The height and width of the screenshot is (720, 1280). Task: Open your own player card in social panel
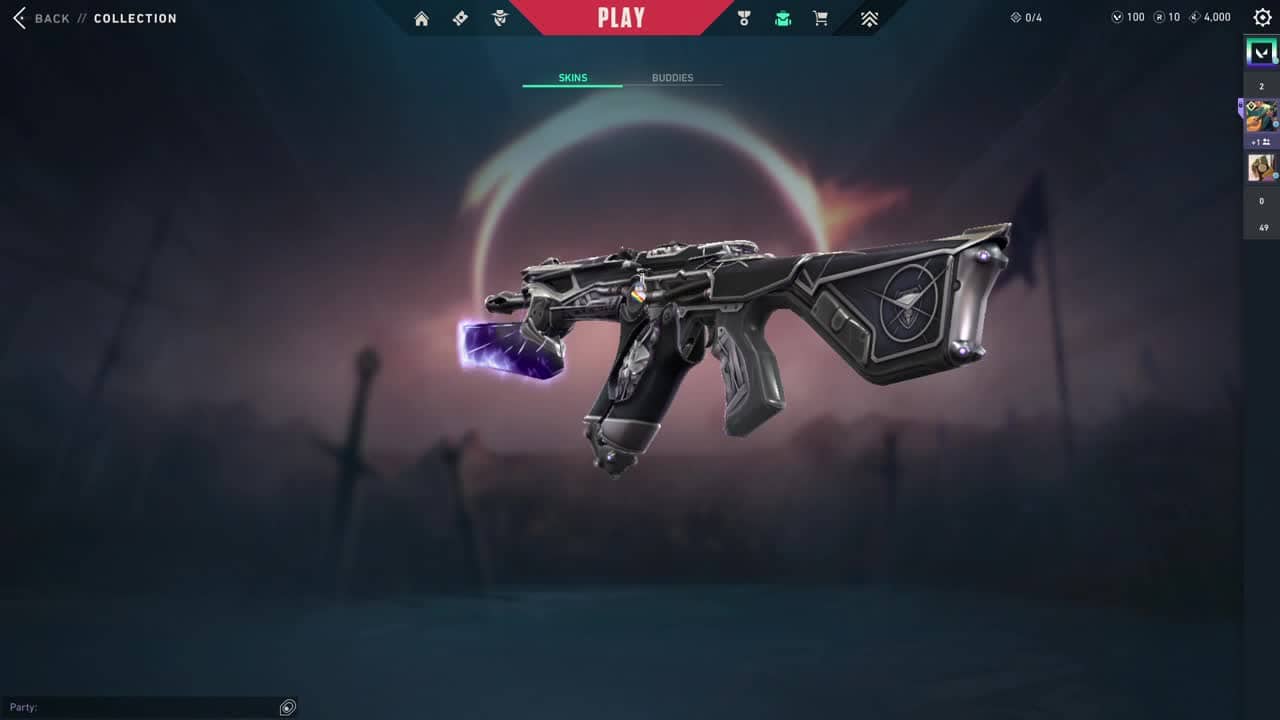pyautogui.click(x=1261, y=52)
